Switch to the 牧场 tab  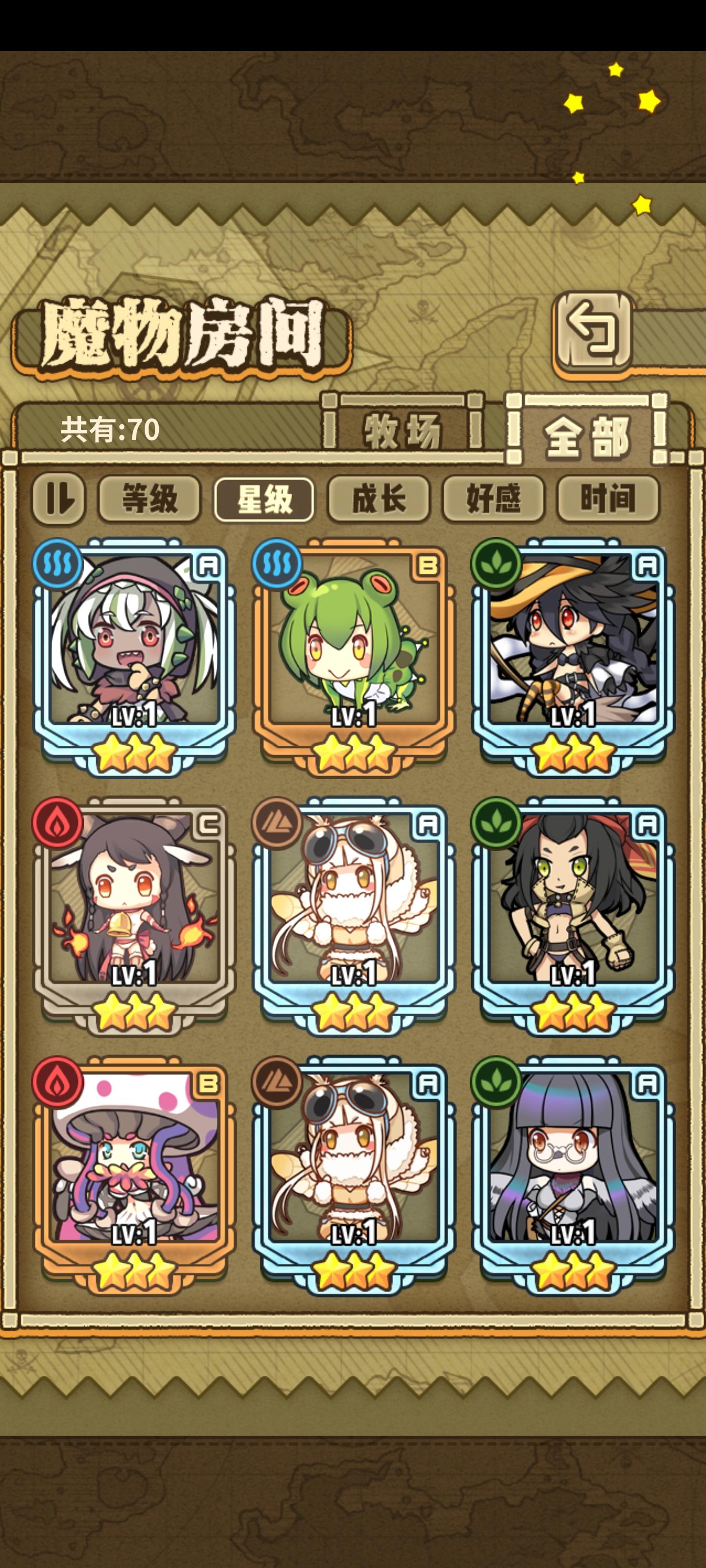click(404, 430)
